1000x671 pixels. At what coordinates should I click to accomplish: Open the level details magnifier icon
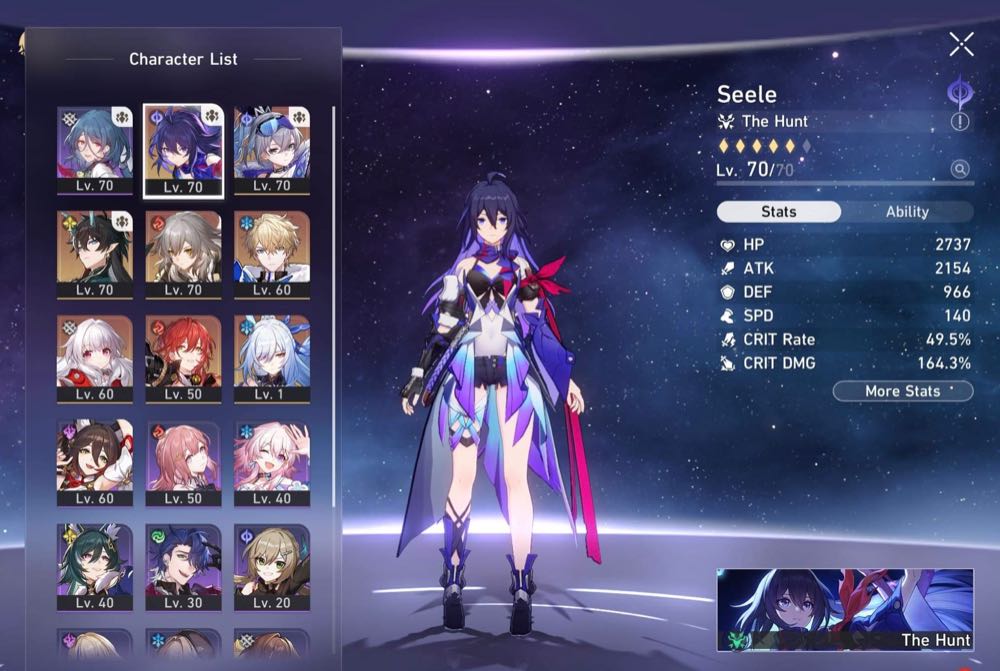960,170
